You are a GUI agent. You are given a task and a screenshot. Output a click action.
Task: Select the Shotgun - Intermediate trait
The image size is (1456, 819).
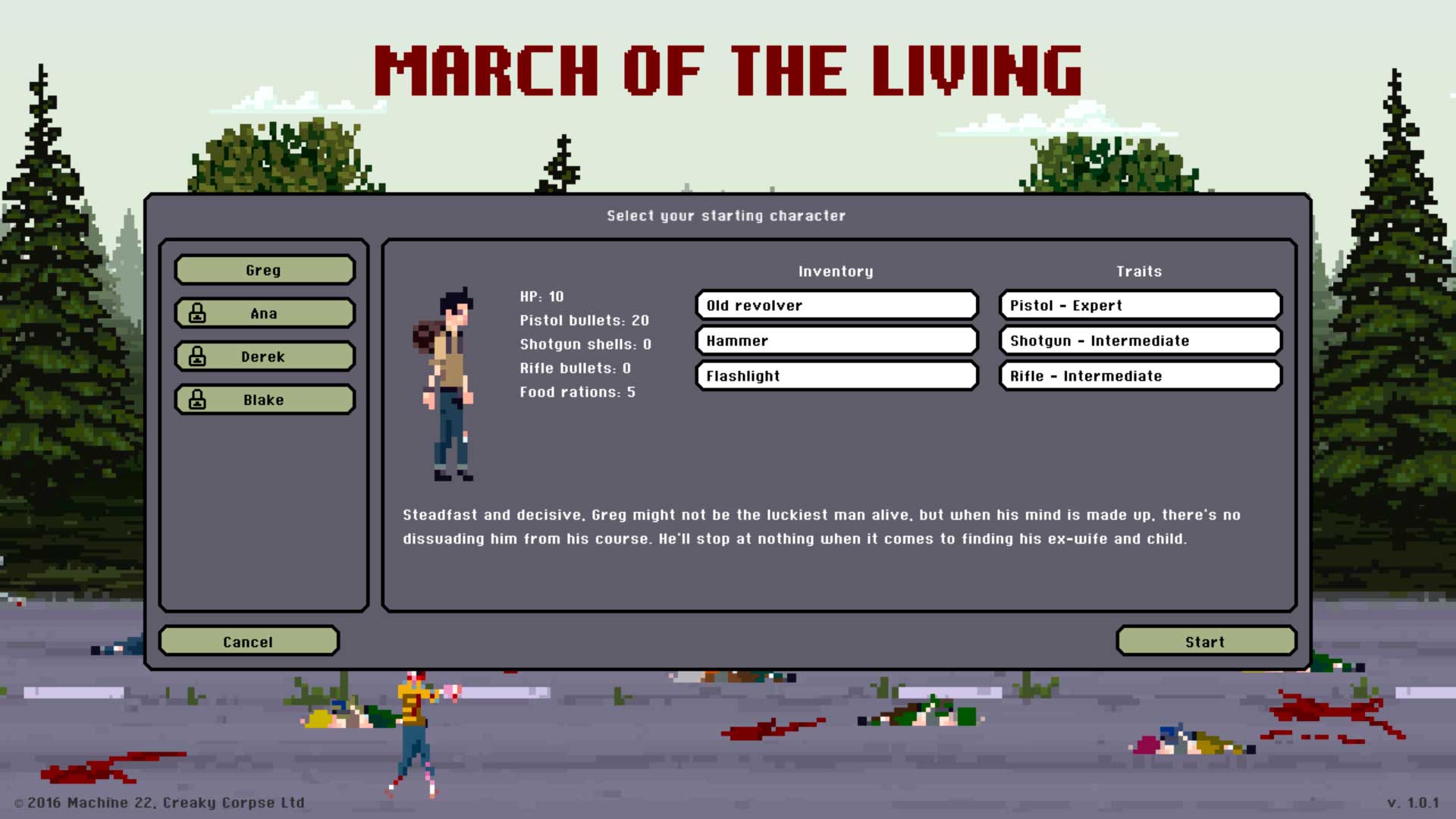pos(1140,340)
